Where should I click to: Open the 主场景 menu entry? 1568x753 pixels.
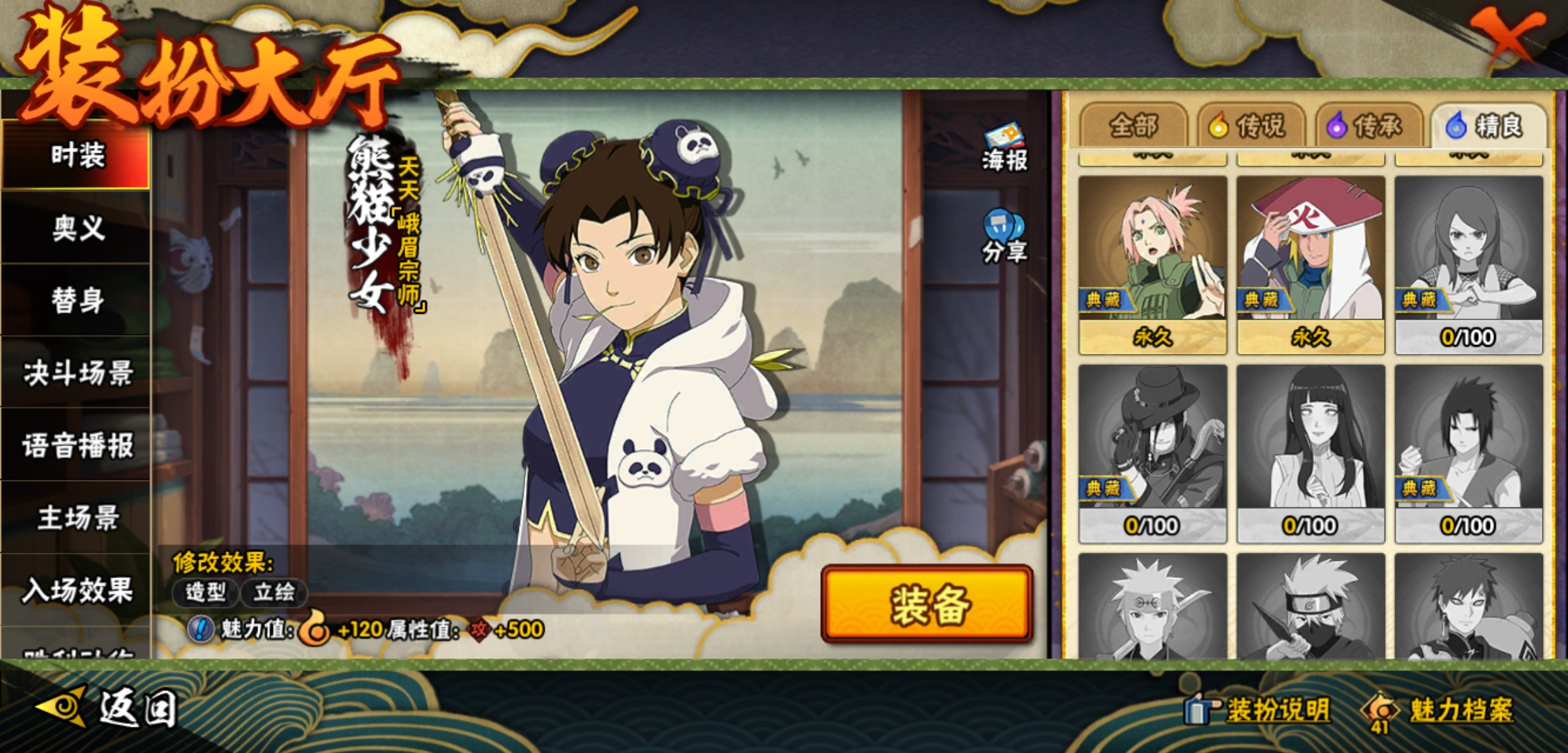point(77,518)
